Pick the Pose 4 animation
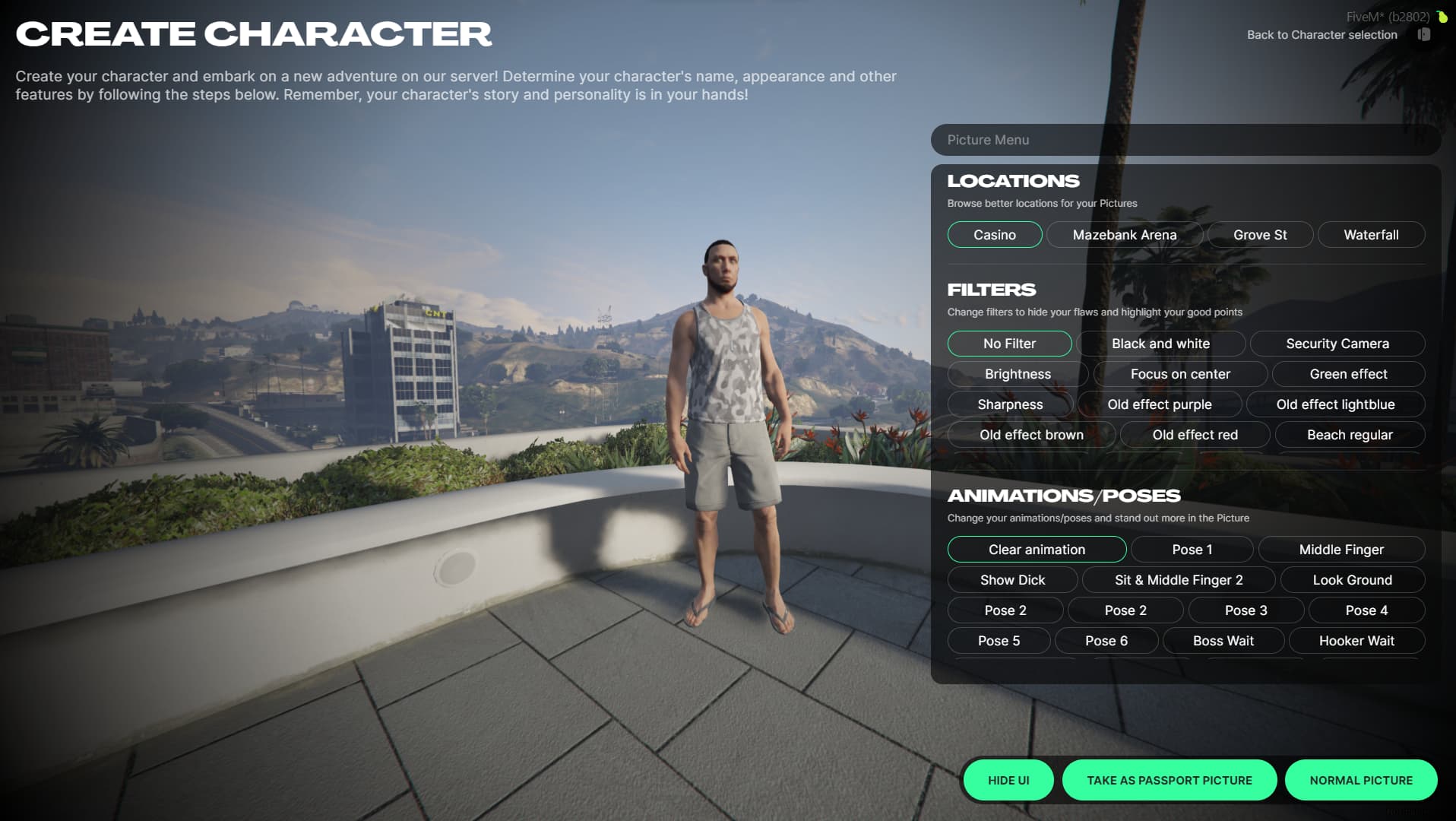1456x821 pixels. coord(1366,610)
